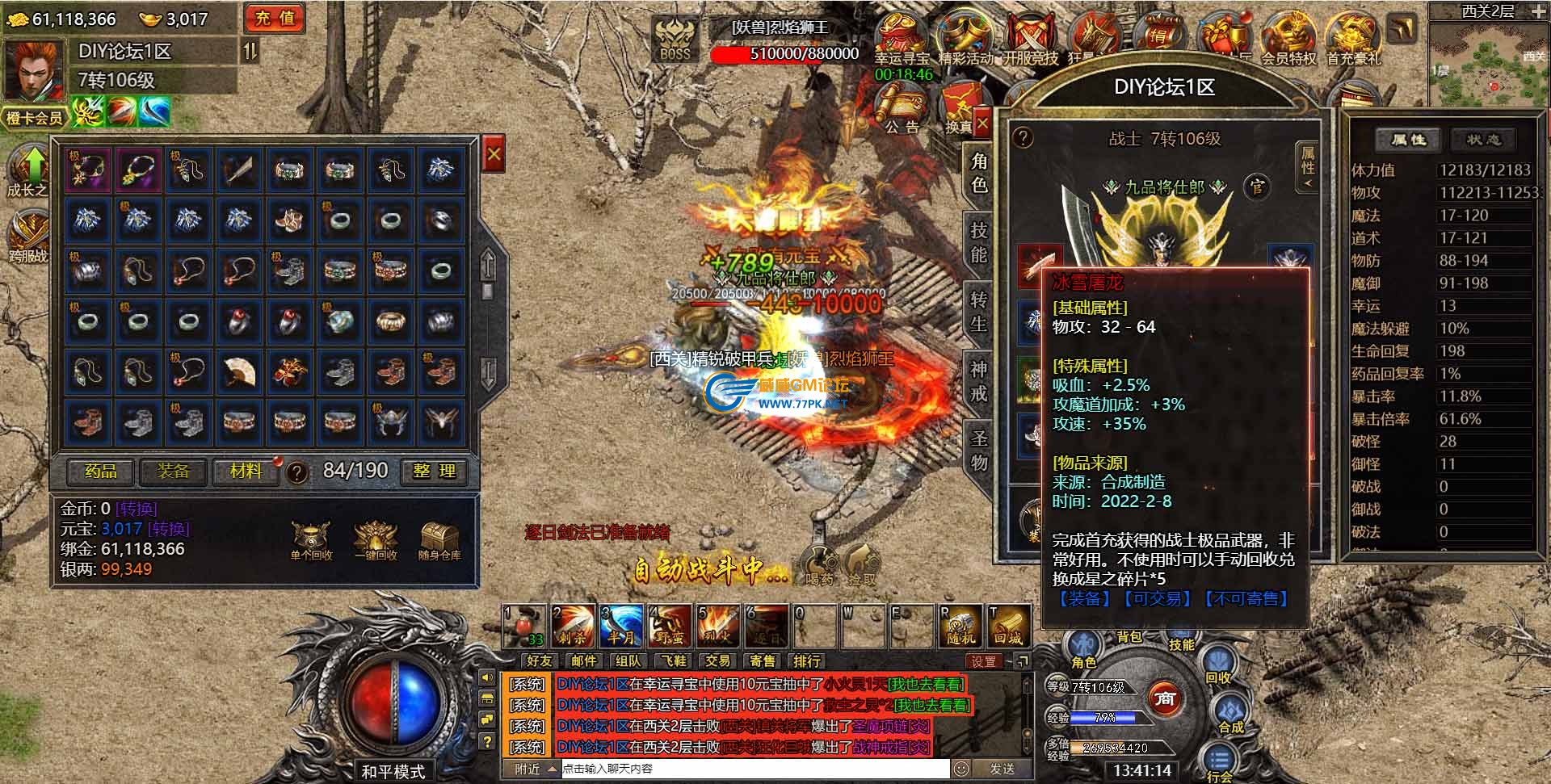Sort the bag with 整理 button
The height and width of the screenshot is (784, 1551).
(435, 471)
